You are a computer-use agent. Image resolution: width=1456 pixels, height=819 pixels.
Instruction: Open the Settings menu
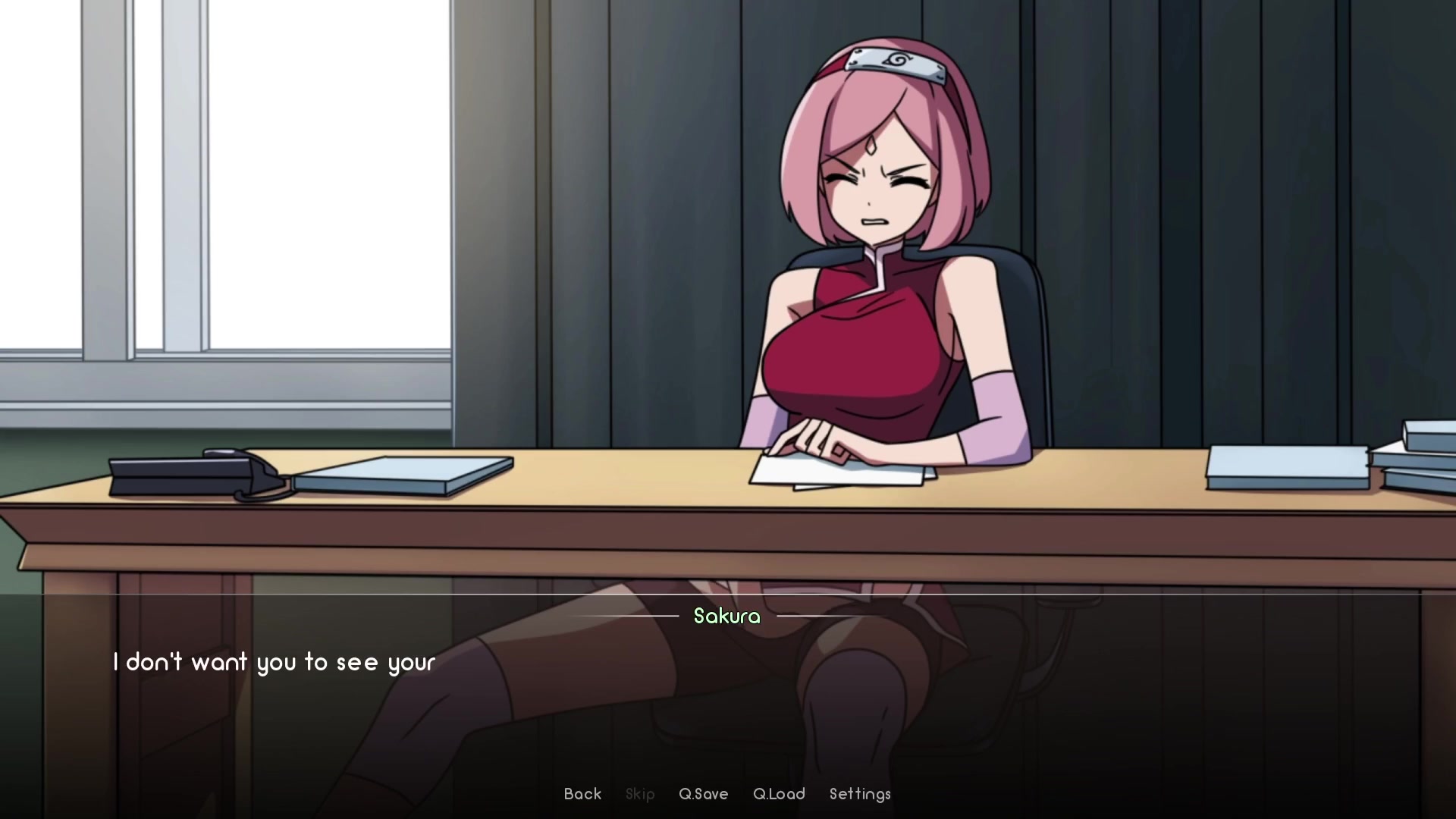point(859,794)
